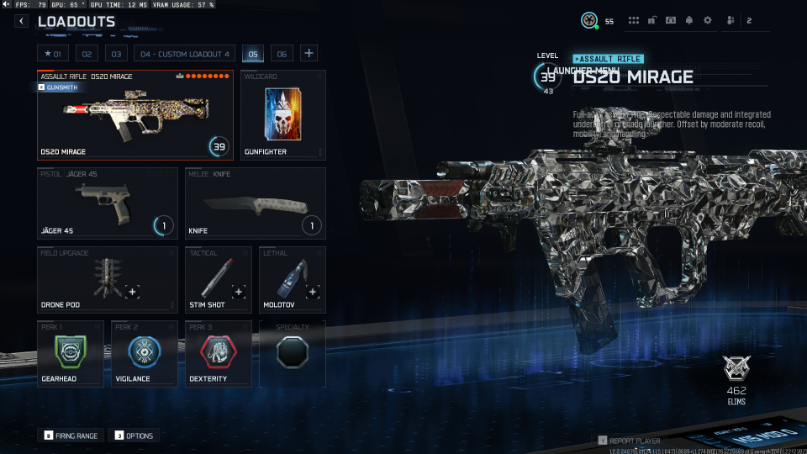This screenshot has width=807, height=454.
Task: Select the Vigilance perk slot
Action: point(144,353)
